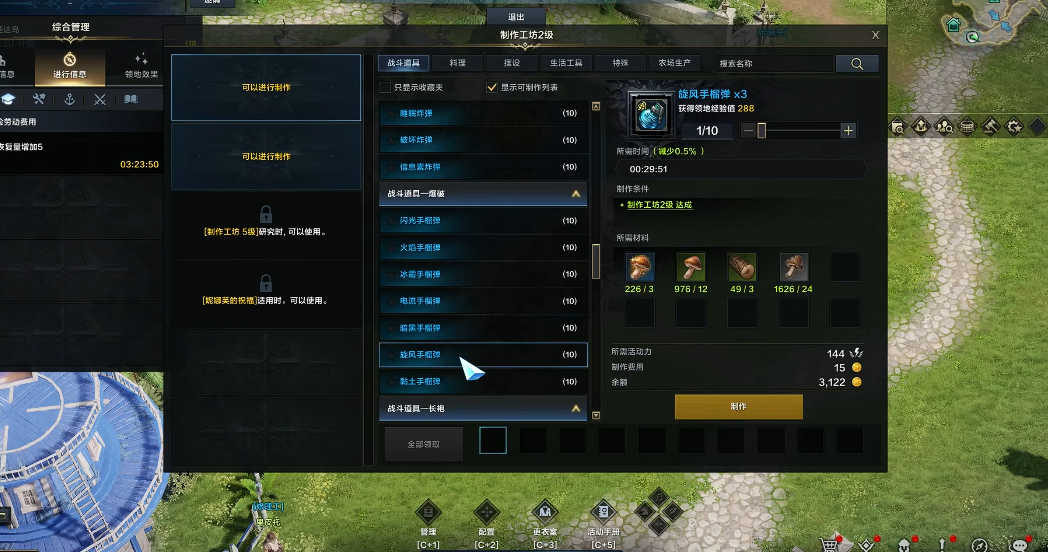This screenshot has height=552, width=1048.
Task: Click the gold 制作 craft button
Action: click(738, 407)
